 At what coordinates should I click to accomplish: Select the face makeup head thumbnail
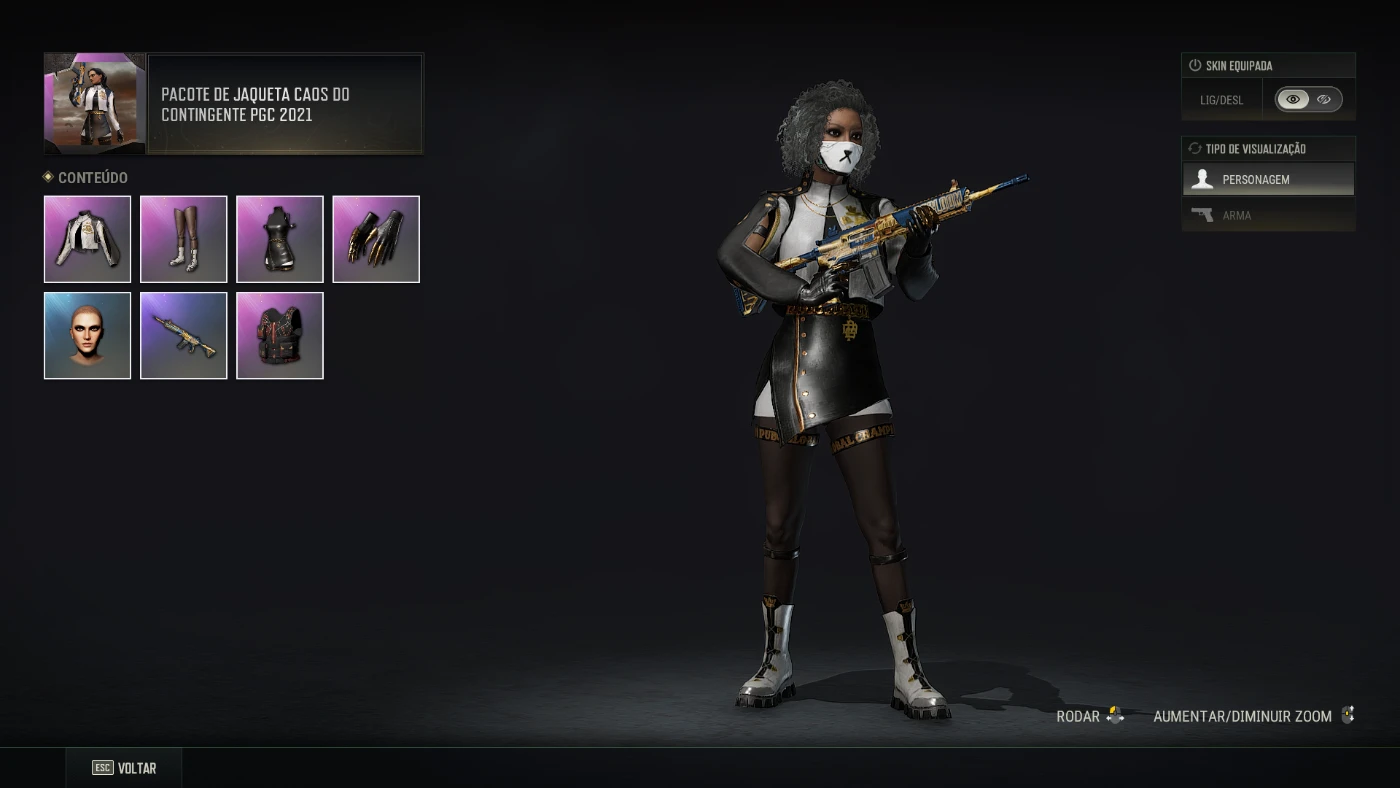(x=87, y=335)
